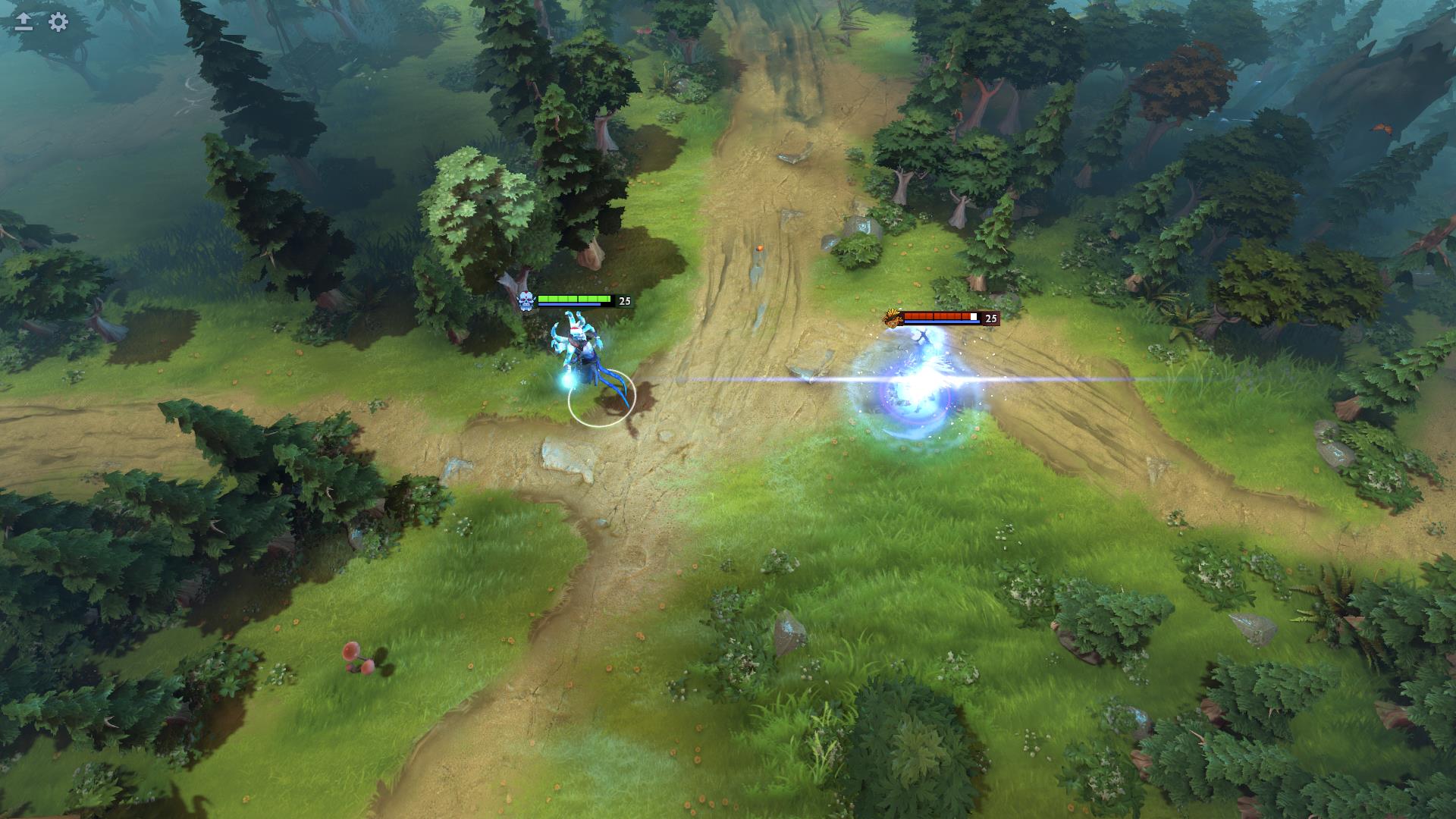Click the upload arrow icon

[x=24, y=22]
